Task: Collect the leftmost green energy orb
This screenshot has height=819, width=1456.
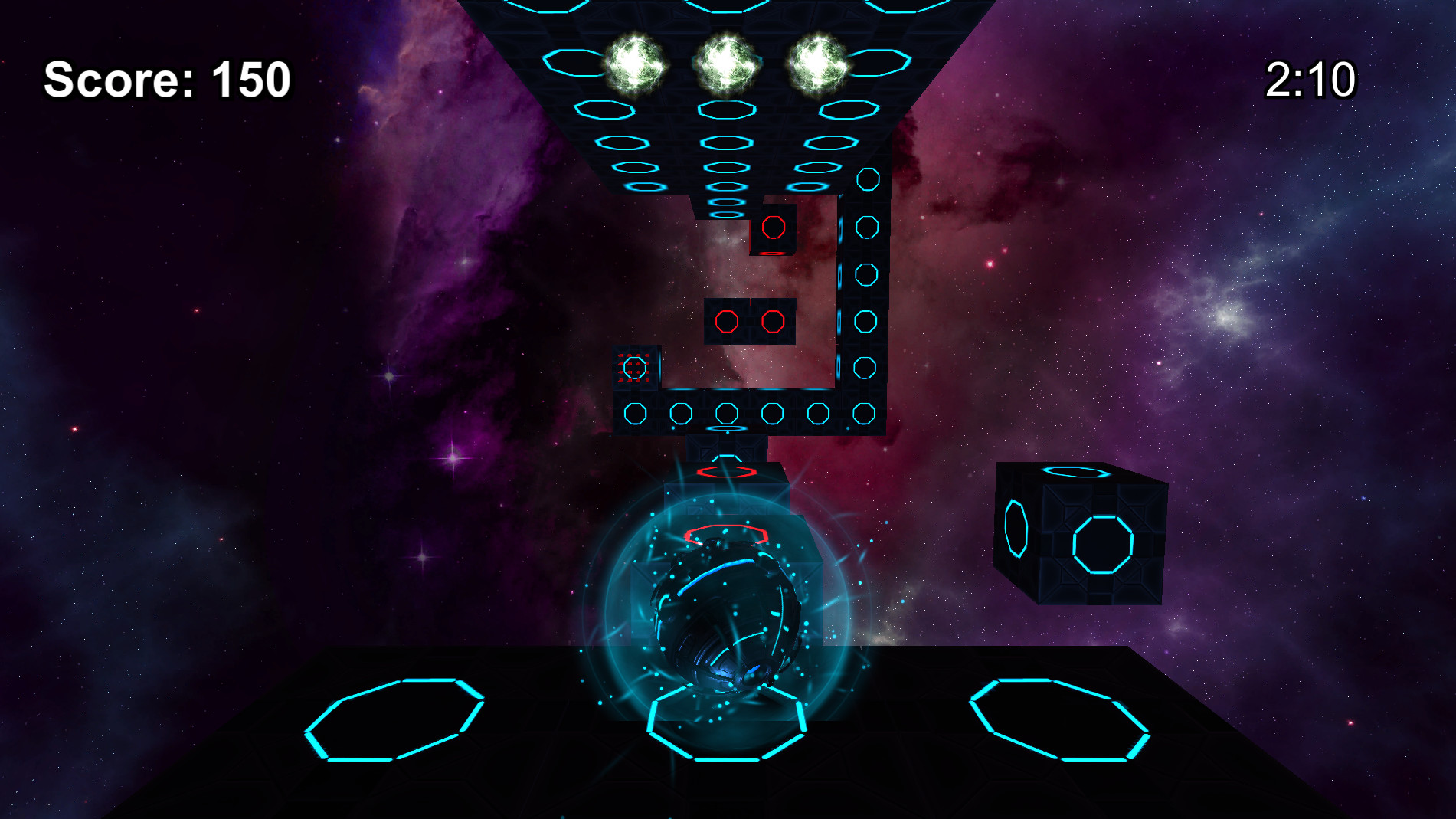Action: pos(637,63)
